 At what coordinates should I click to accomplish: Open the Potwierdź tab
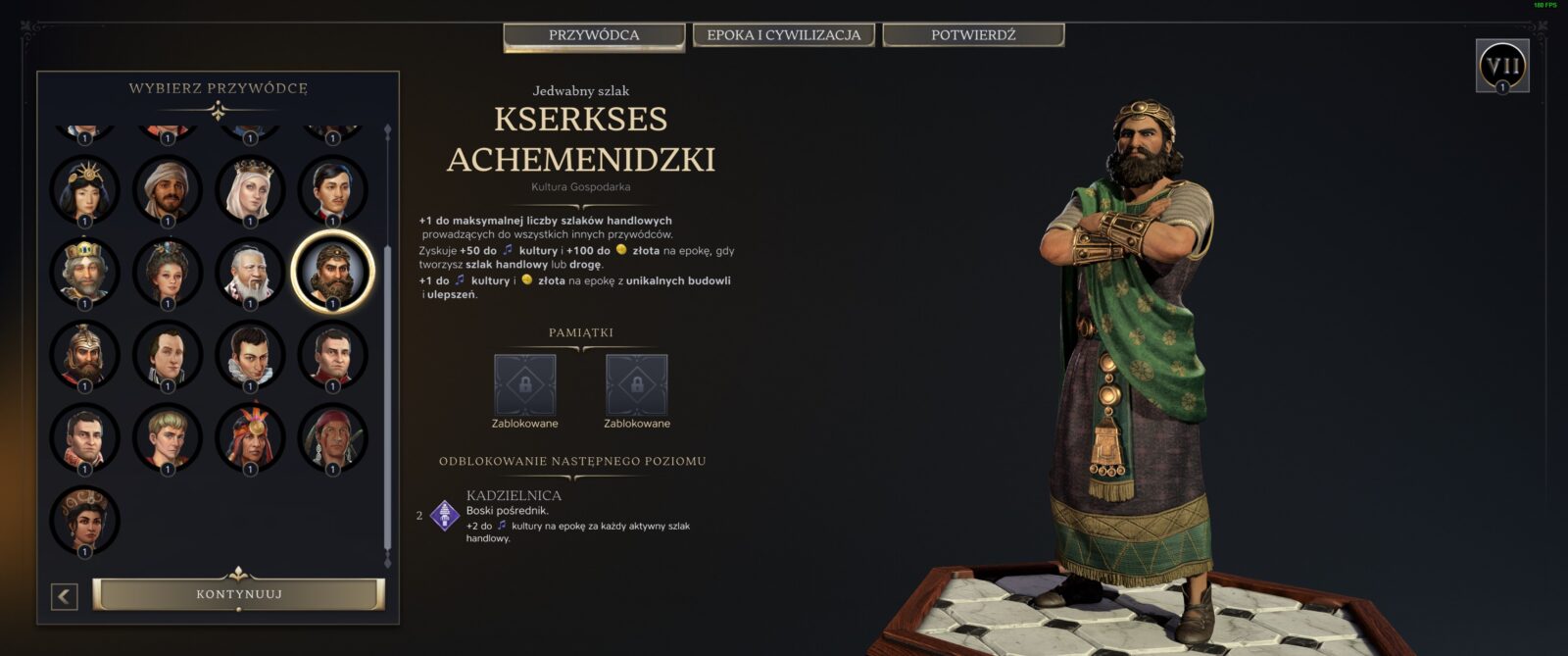[x=973, y=35]
